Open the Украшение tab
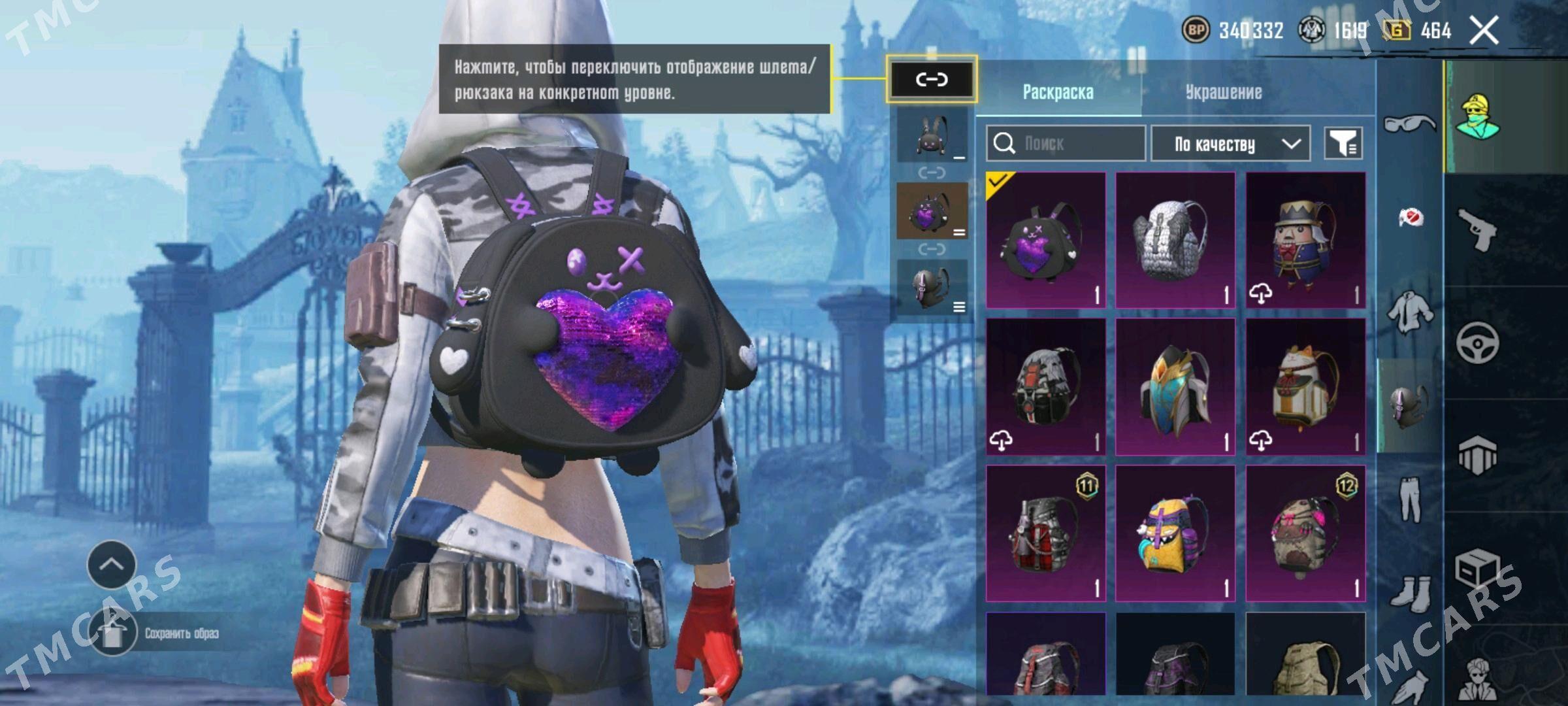This screenshot has width=1568, height=706. 1224,92
